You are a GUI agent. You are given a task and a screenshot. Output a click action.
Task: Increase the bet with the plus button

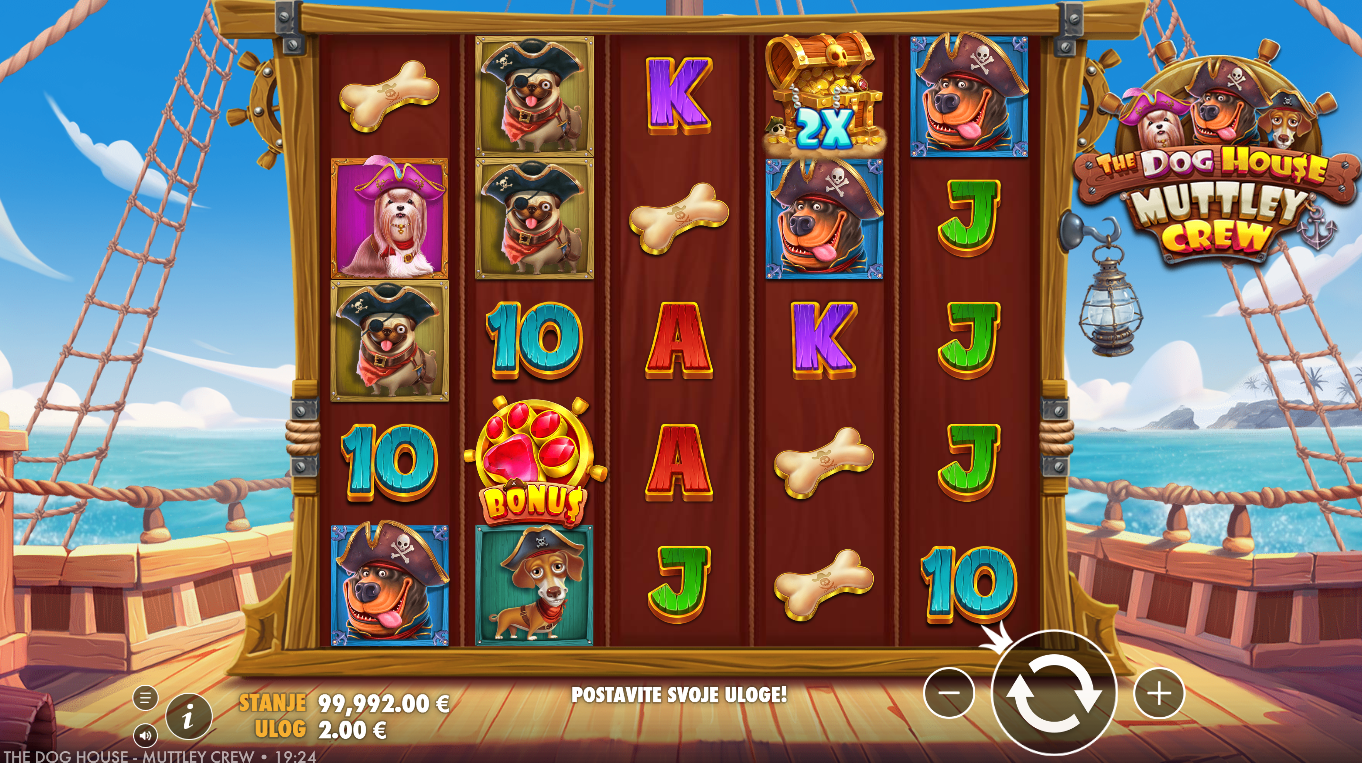pos(1158,692)
